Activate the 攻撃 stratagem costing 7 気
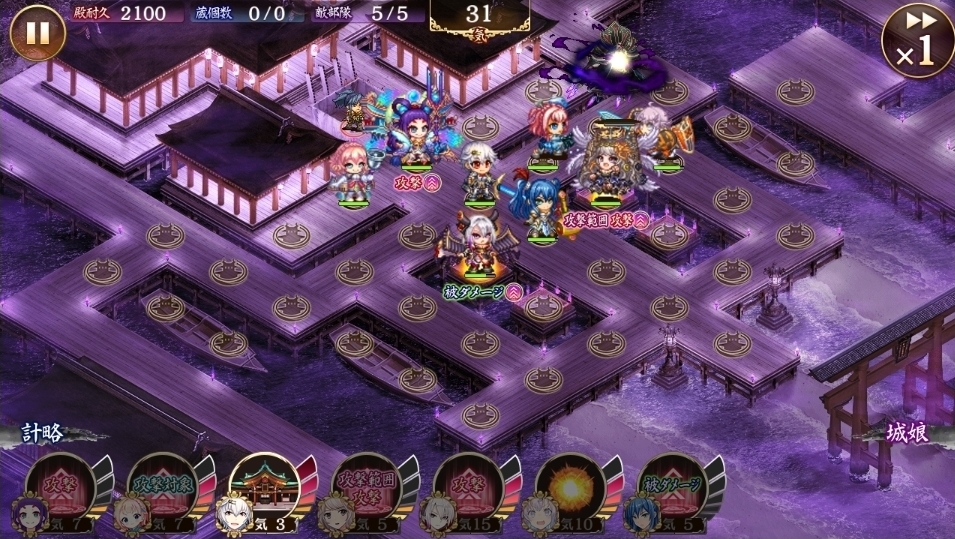Viewport: 955px width, 539px height. pos(61,490)
